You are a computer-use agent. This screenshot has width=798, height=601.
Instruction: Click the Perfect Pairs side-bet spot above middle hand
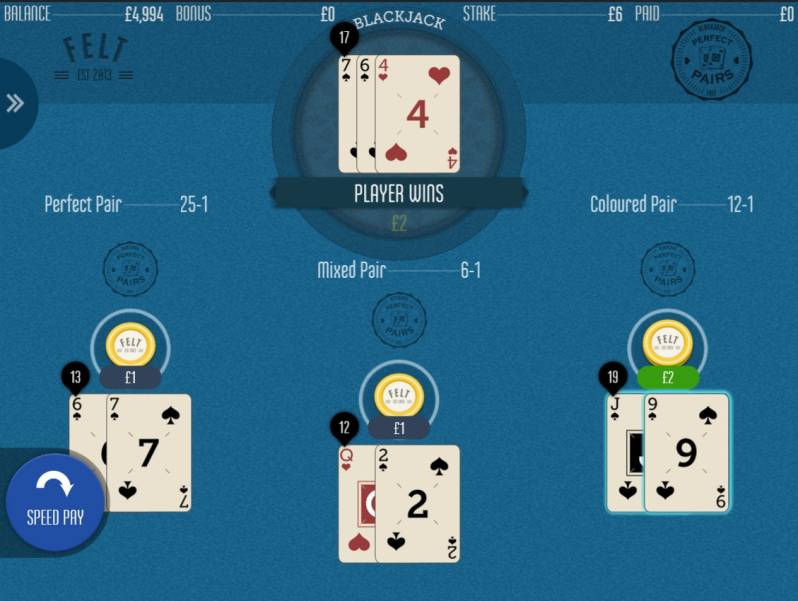pos(398,318)
